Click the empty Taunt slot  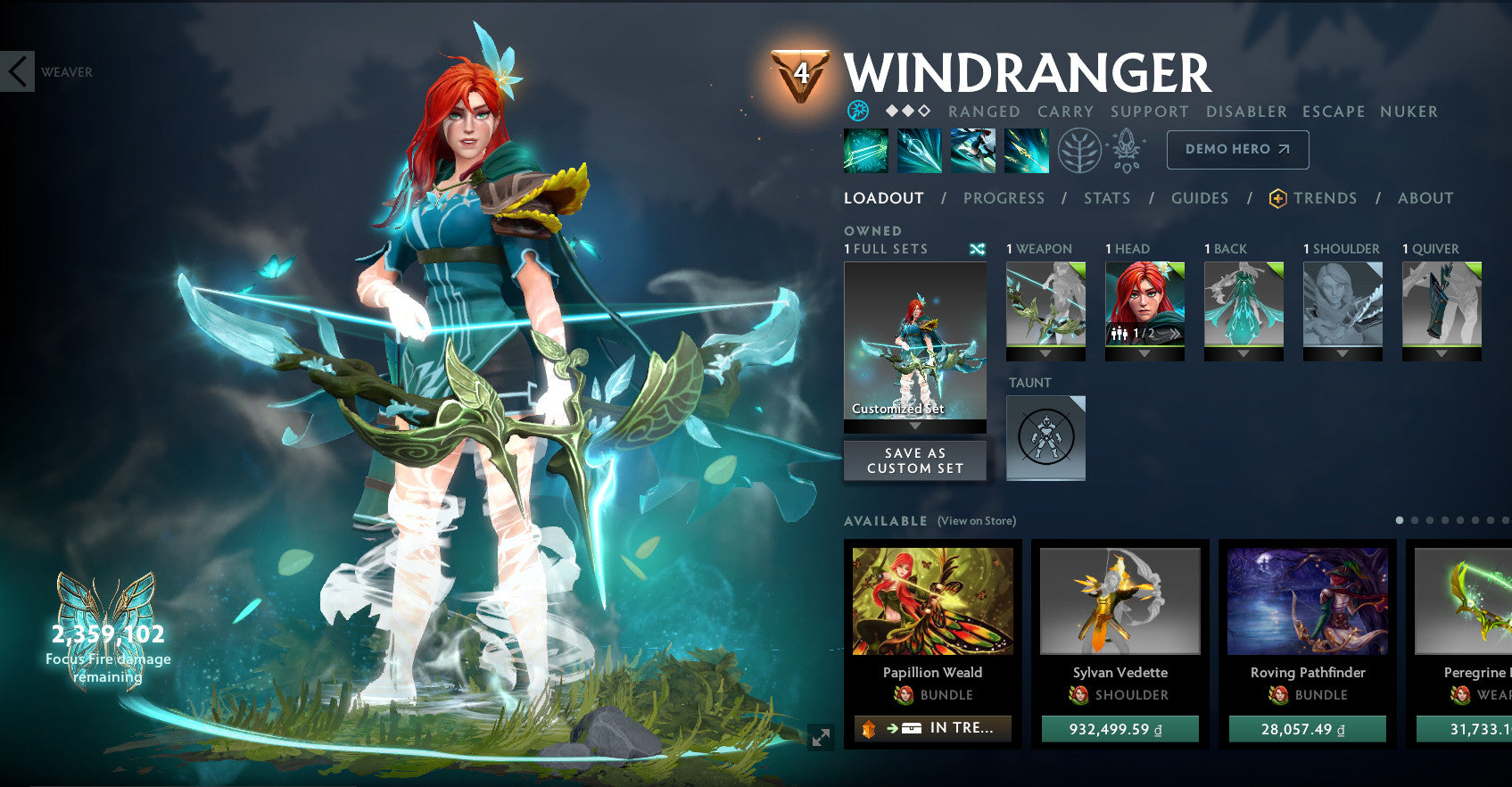(1045, 437)
